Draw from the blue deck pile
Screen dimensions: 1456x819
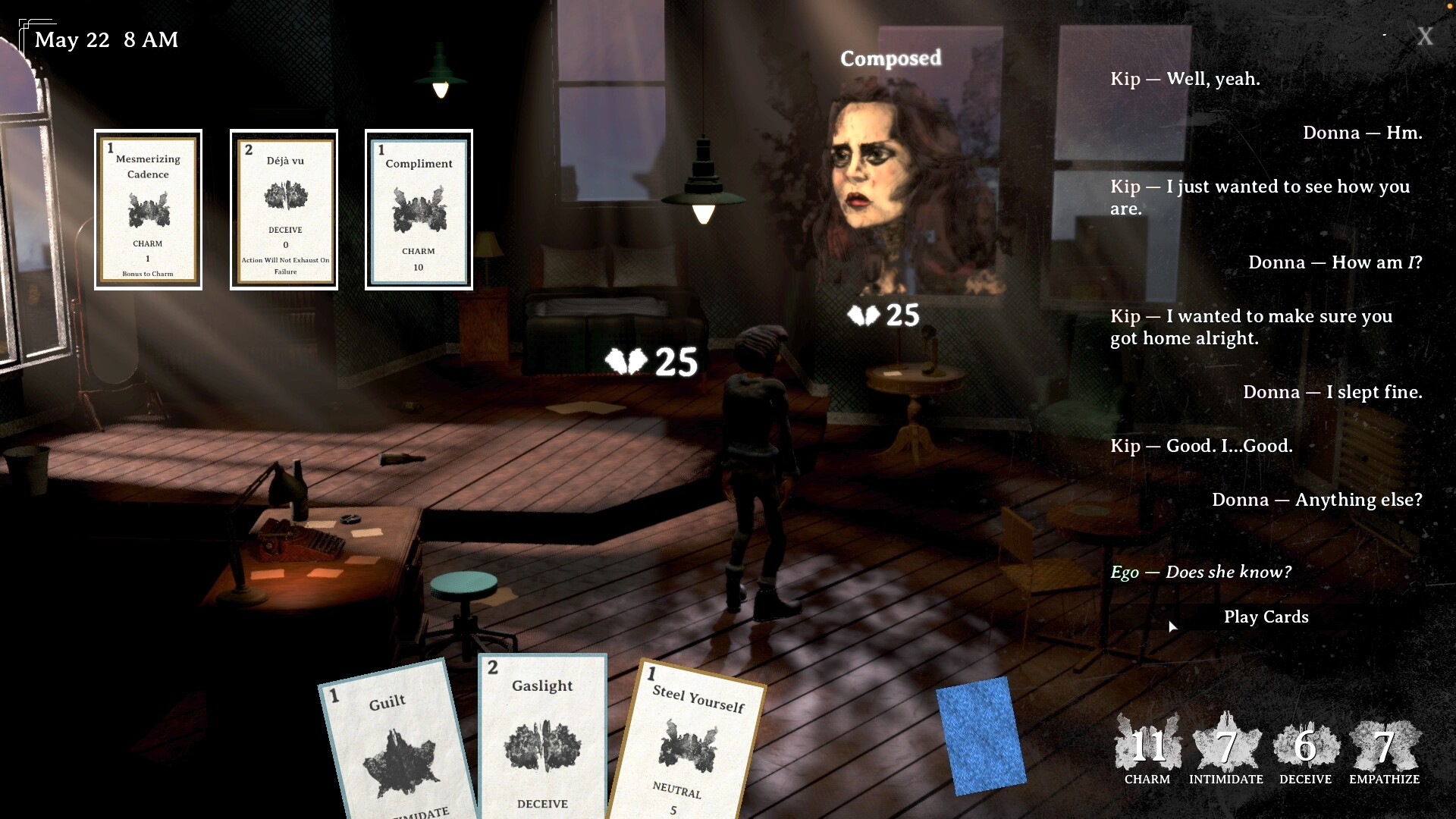(x=984, y=732)
